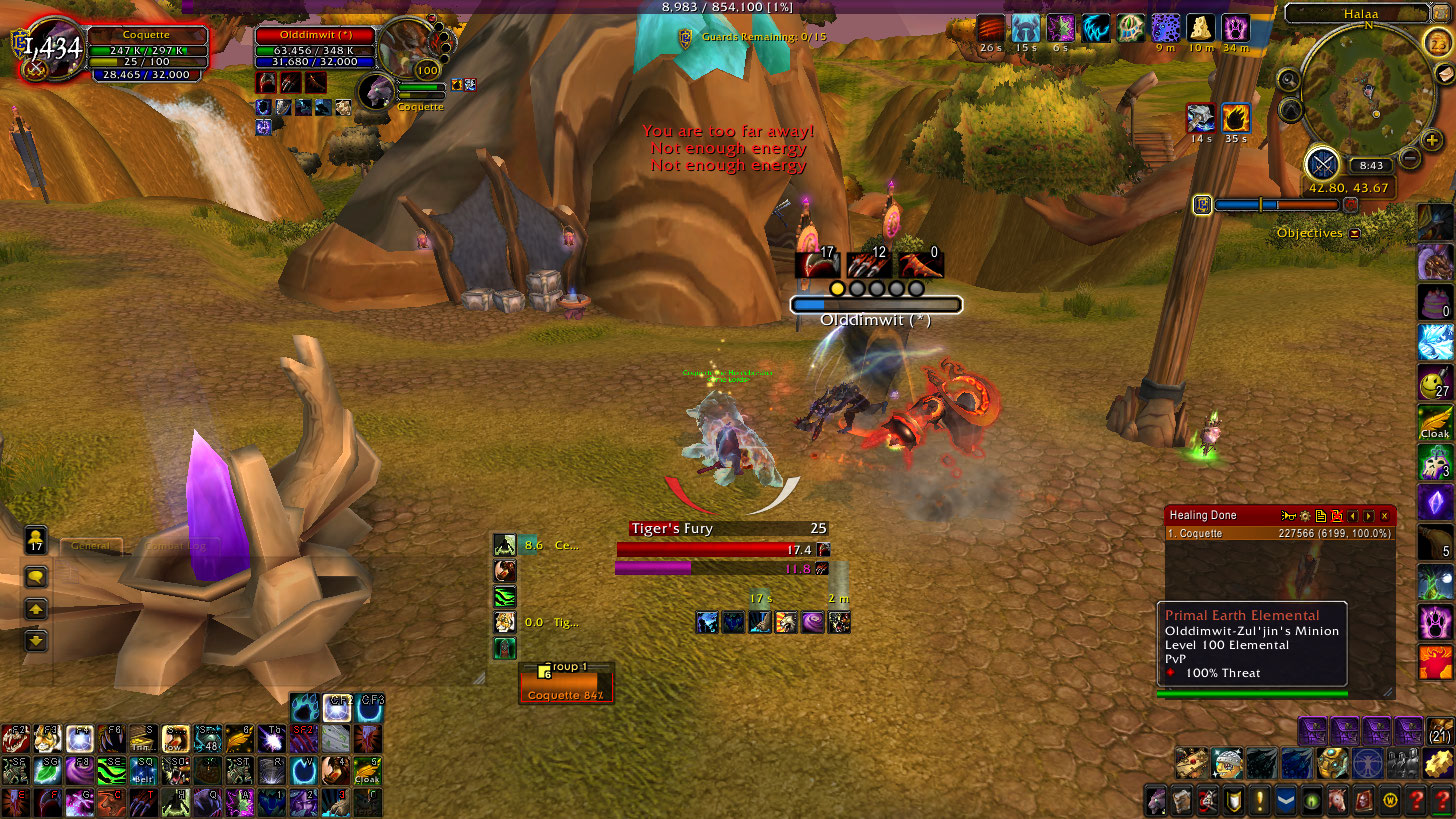Screen dimensions: 1456x819
Task: Click the Coquette player unit frame
Action: click(x=147, y=35)
